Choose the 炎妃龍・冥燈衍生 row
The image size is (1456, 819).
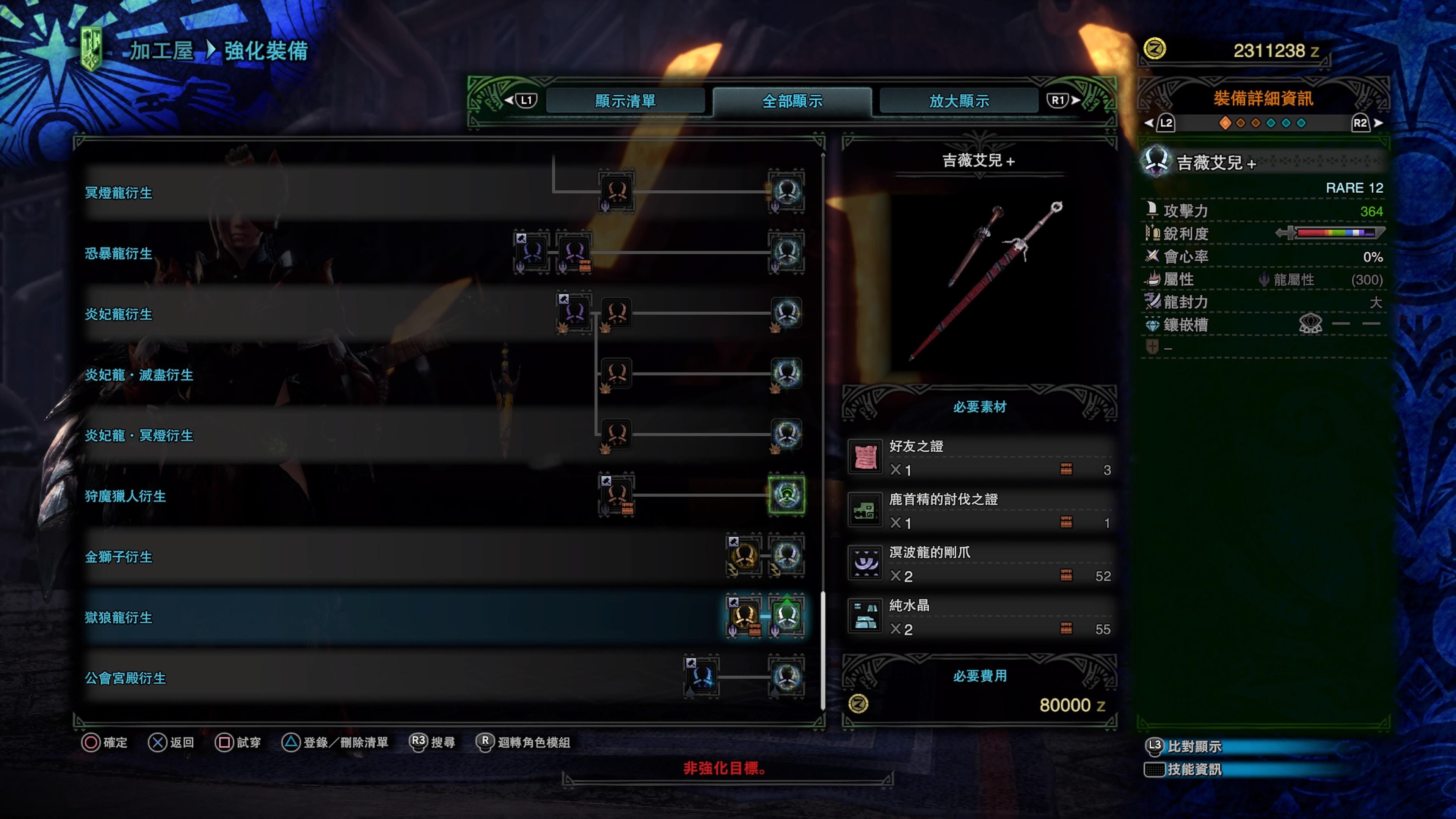pos(139,435)
